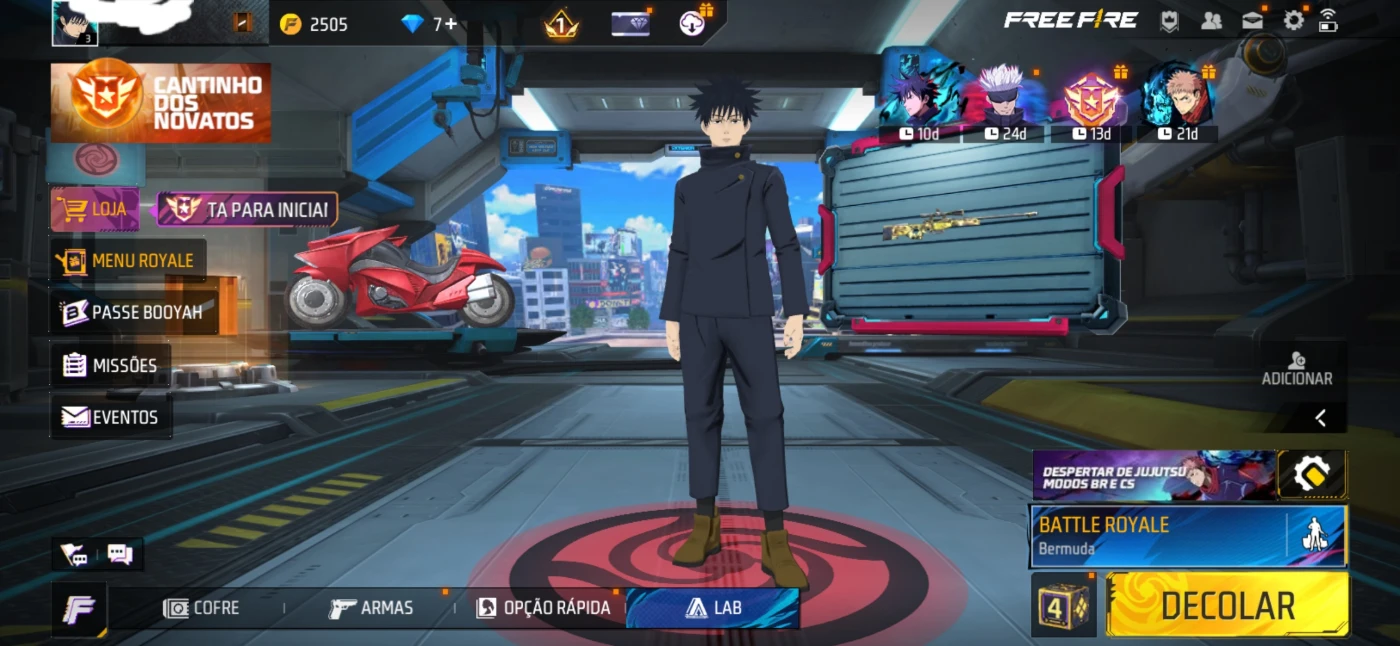The image size is (1400, 646).
Task: Open the Eventos menu
Action: pos(111,417)
